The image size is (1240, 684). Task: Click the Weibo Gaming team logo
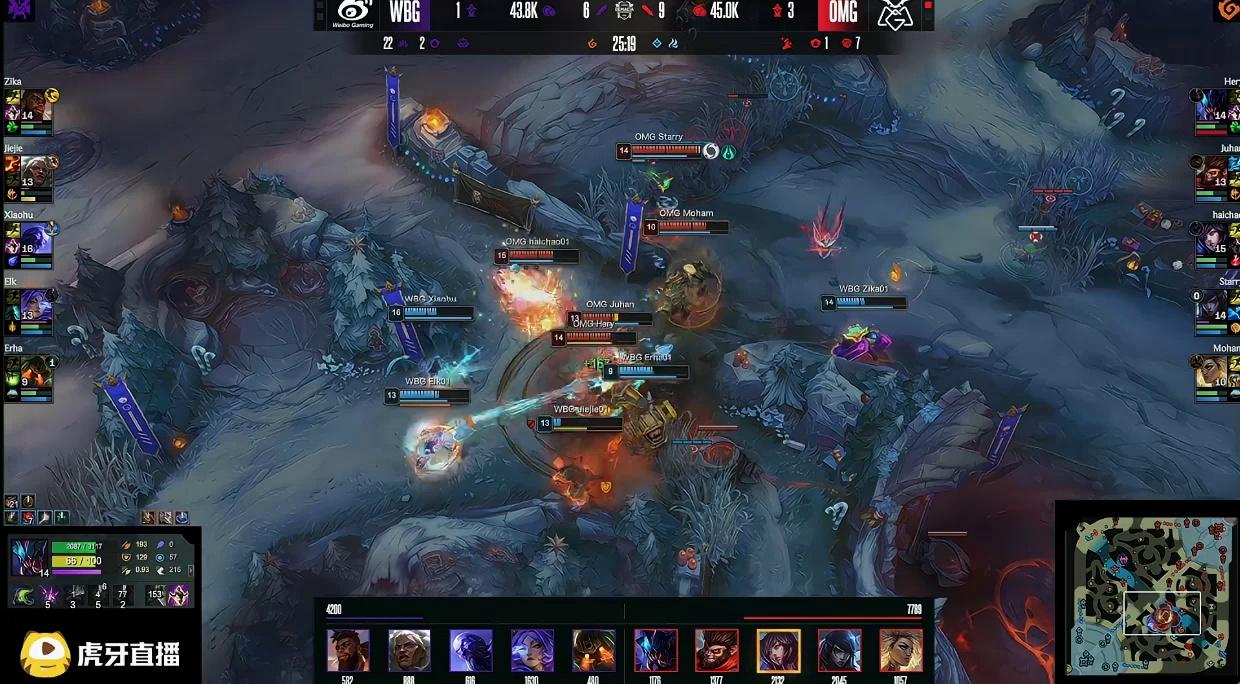click(x=354, y=14)
